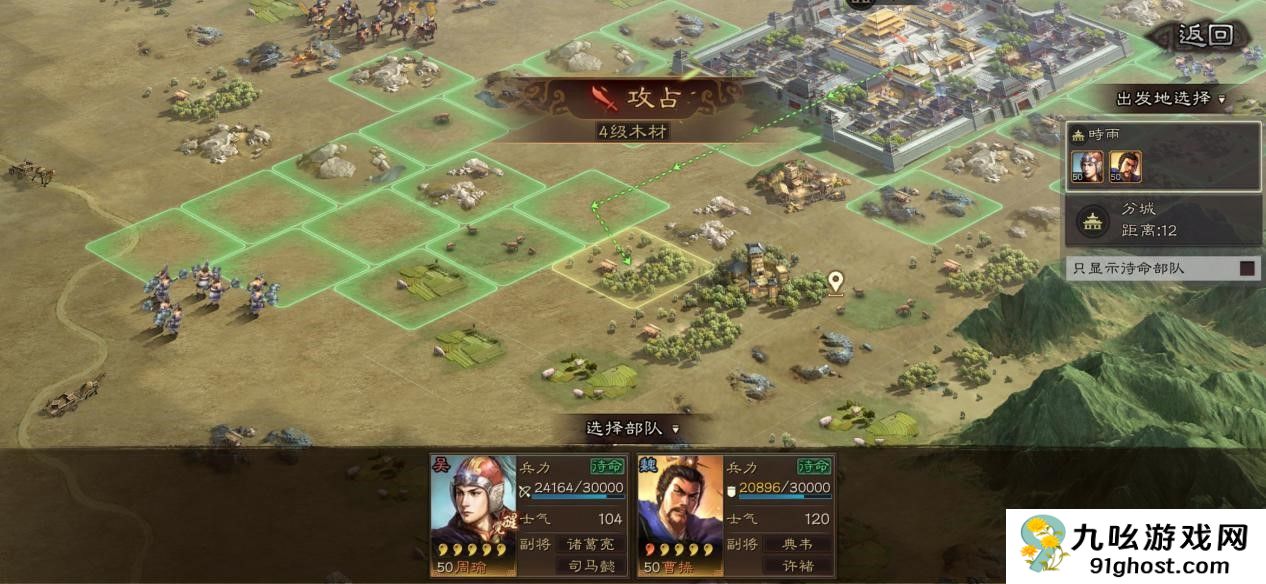Expand the 选择部队 troop selector

tap(632, 428)
